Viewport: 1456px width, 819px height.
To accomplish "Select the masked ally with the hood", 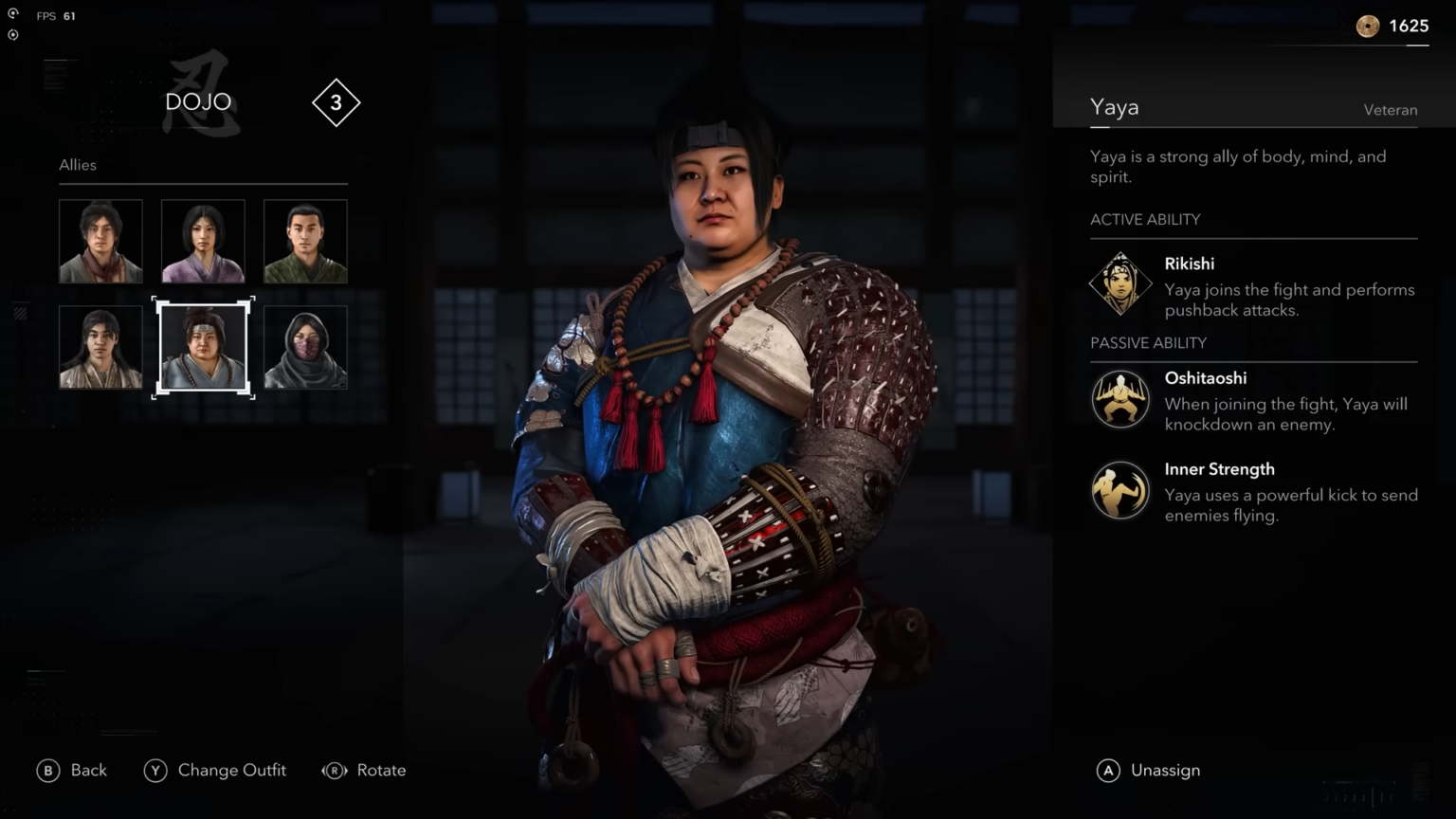I will click(304, 347).
